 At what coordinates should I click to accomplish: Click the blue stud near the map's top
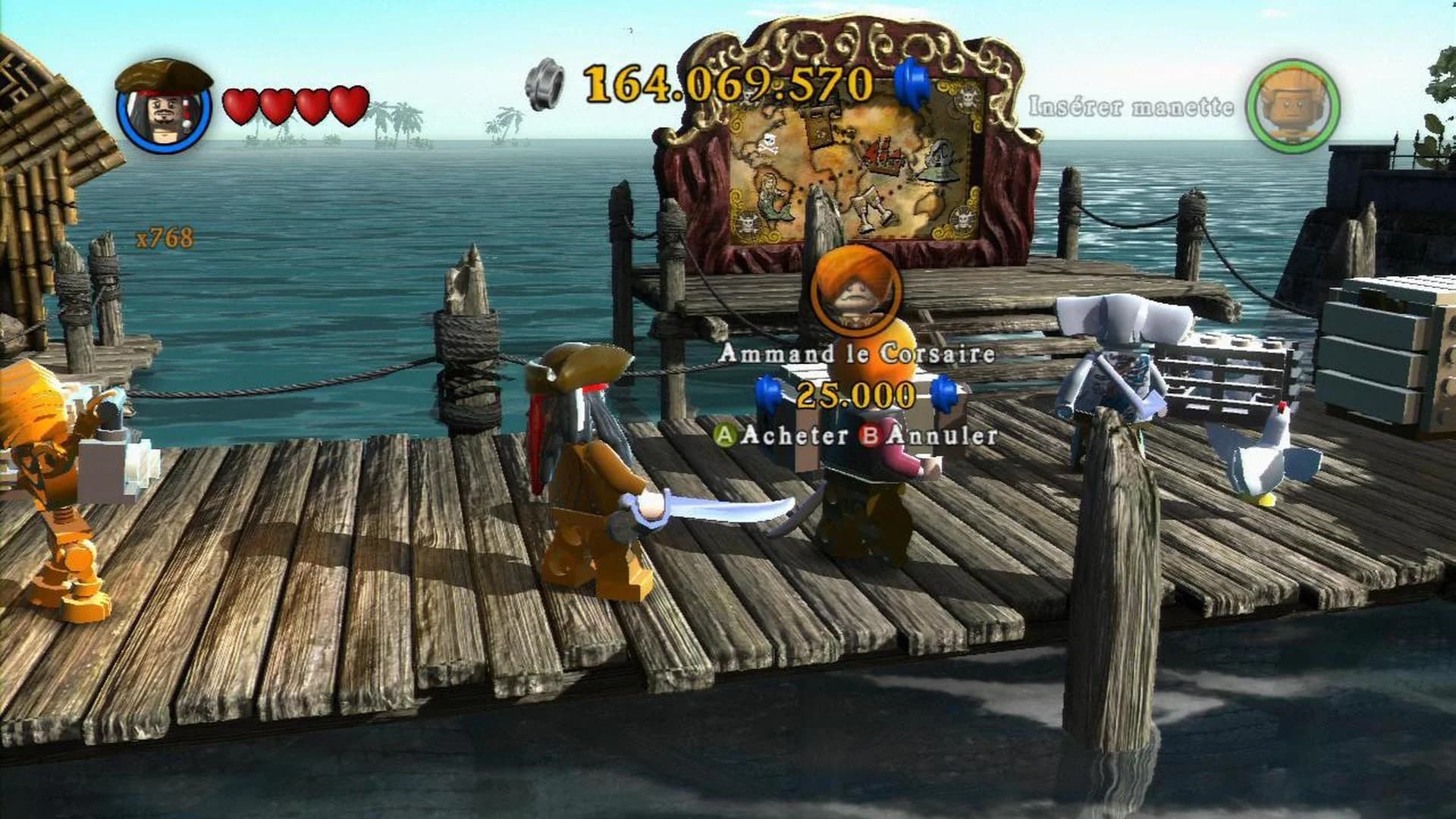[x=913, y=83]
